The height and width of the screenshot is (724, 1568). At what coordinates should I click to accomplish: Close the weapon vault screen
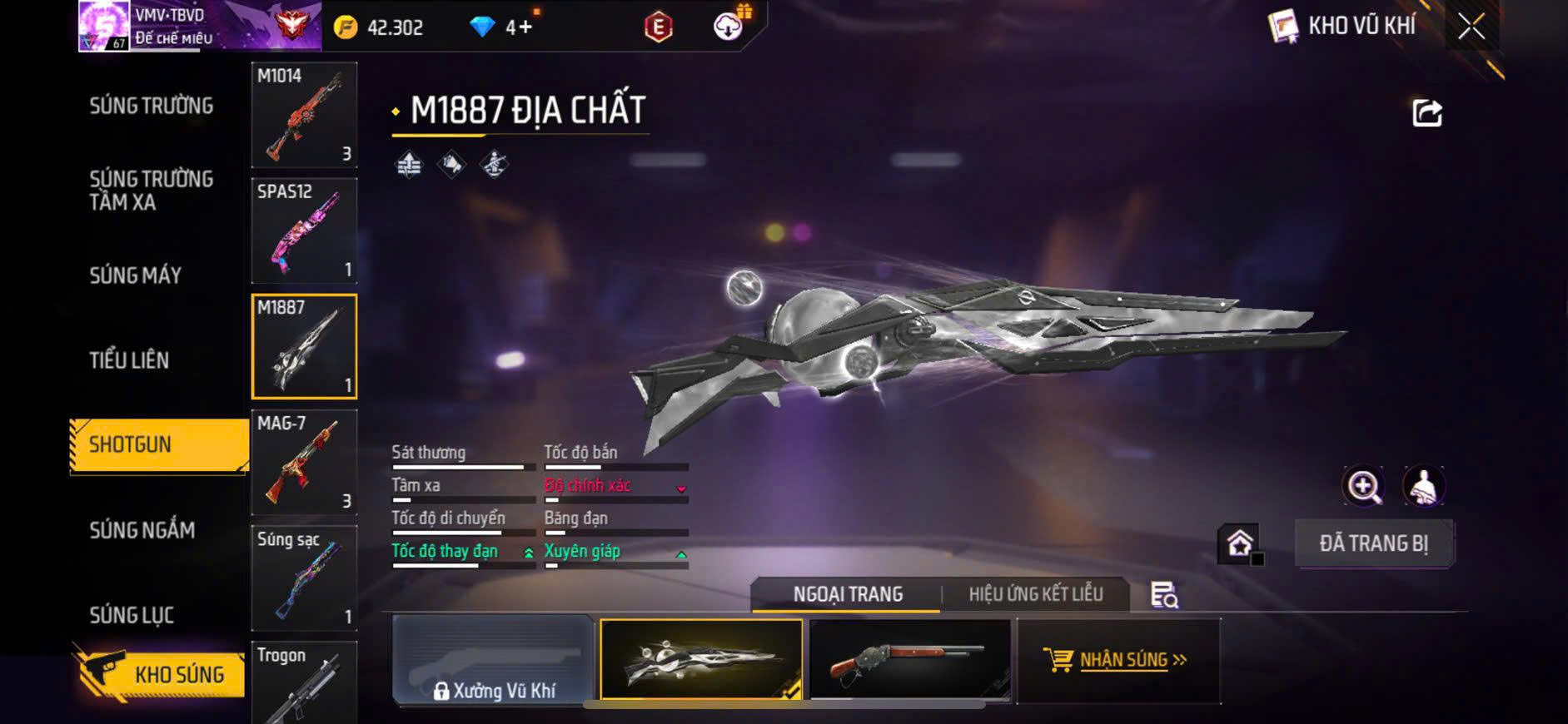pos(1471,27)
